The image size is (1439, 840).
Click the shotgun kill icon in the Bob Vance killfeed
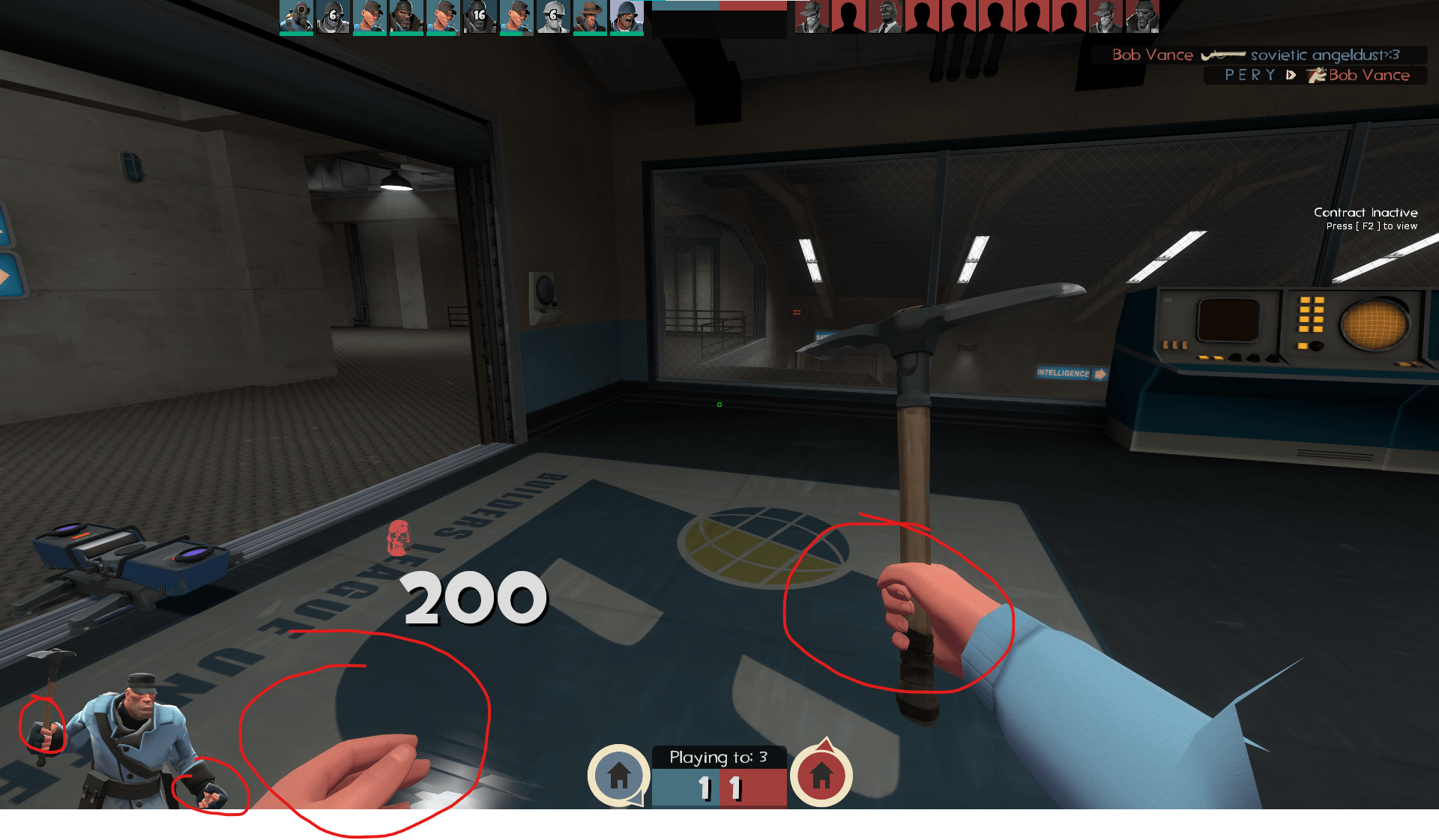[1223, 55]
